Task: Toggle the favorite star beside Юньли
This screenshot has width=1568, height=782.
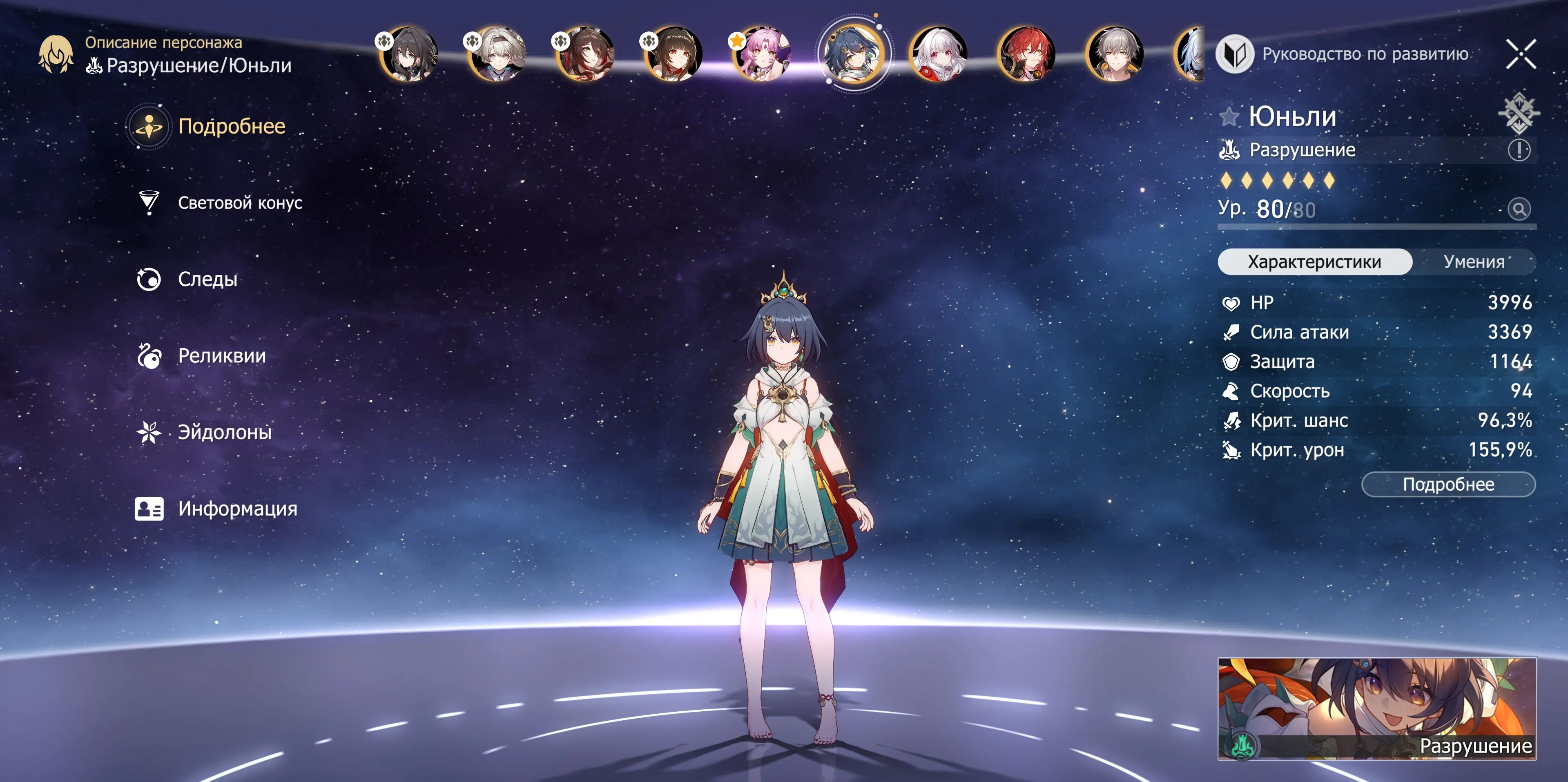Action: click(1229, 116)
